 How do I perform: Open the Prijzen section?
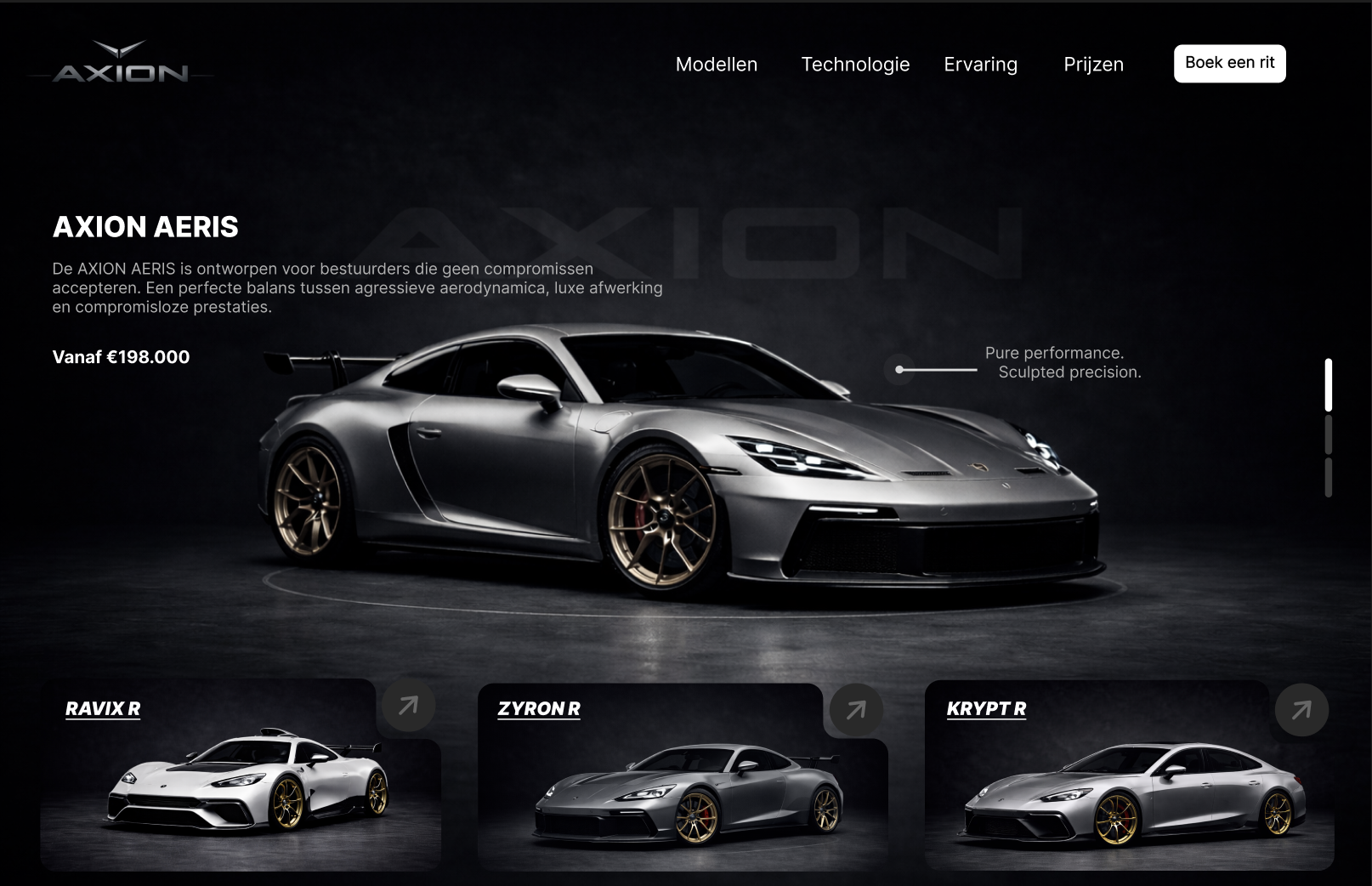click(x=1094, y=64)
